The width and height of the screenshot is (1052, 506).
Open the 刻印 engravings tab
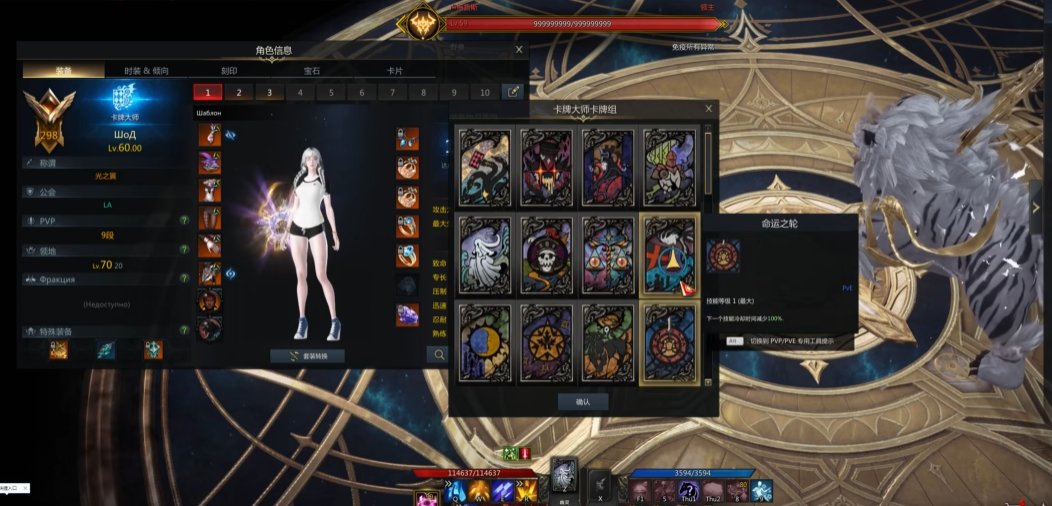click(229, 71)
